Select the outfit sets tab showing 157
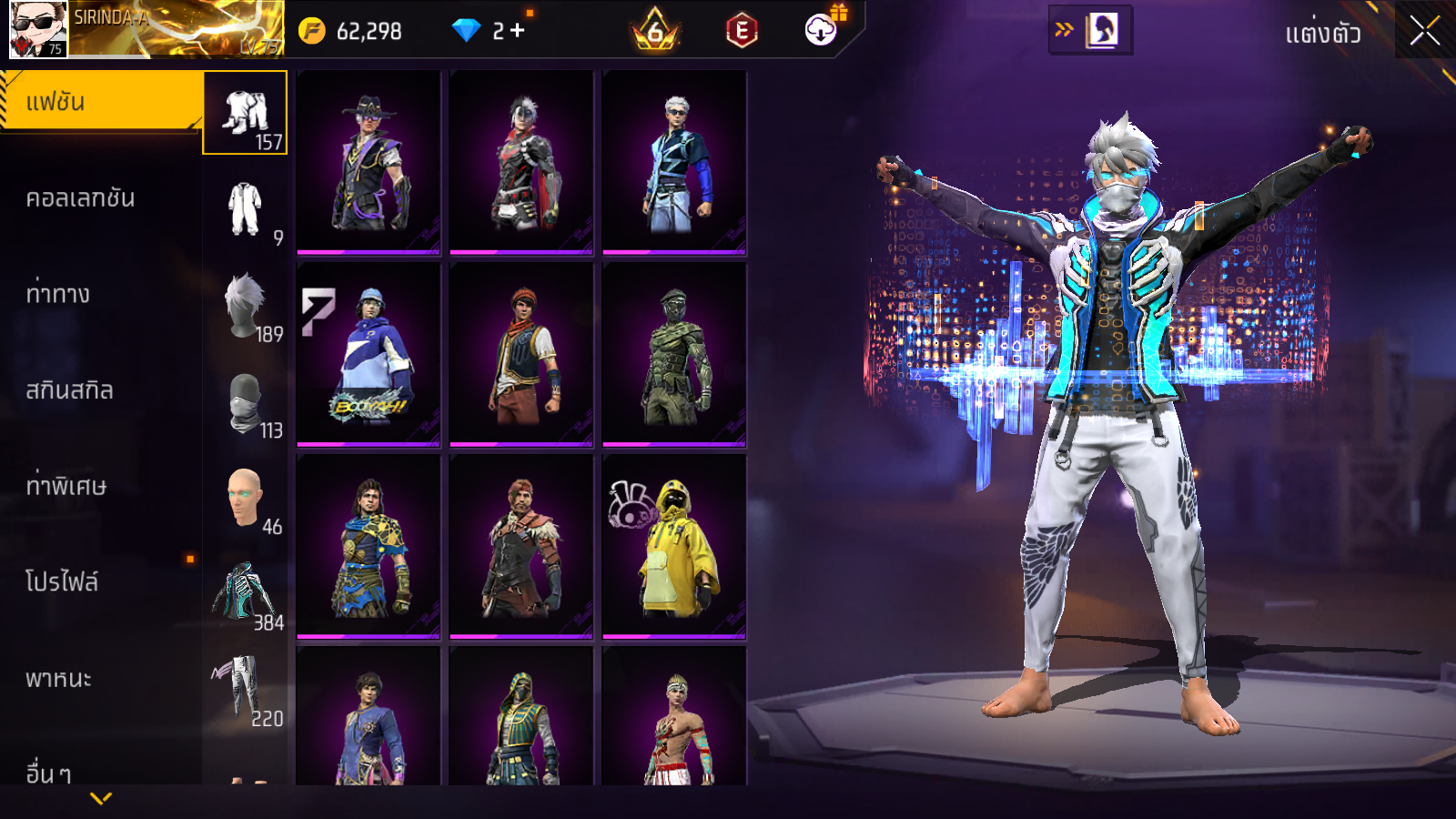The width and height of the screenshot is (1456, 819). pyautogui.click(x=245, y=113)
